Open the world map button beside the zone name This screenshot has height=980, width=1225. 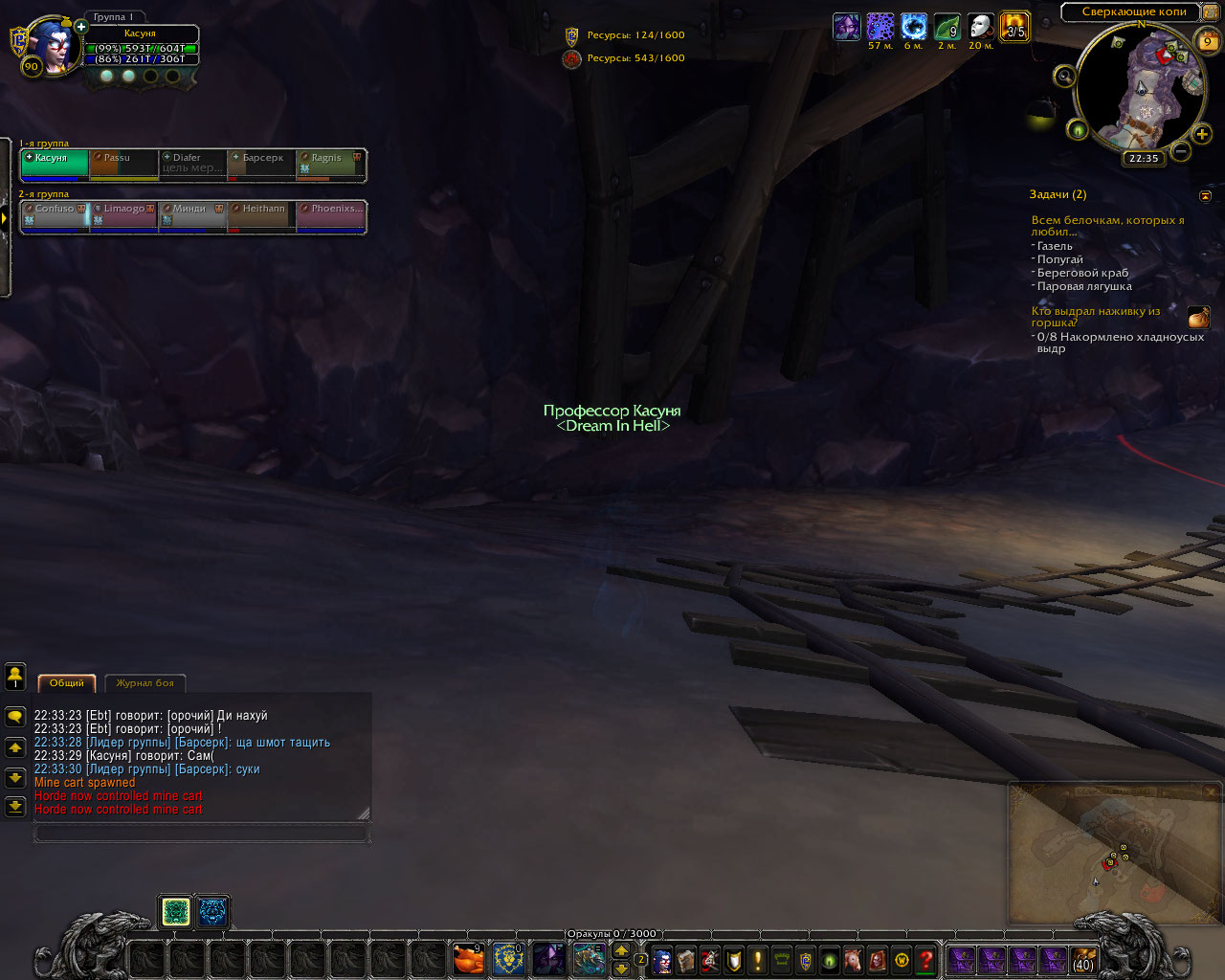[x=1210, y=12]
